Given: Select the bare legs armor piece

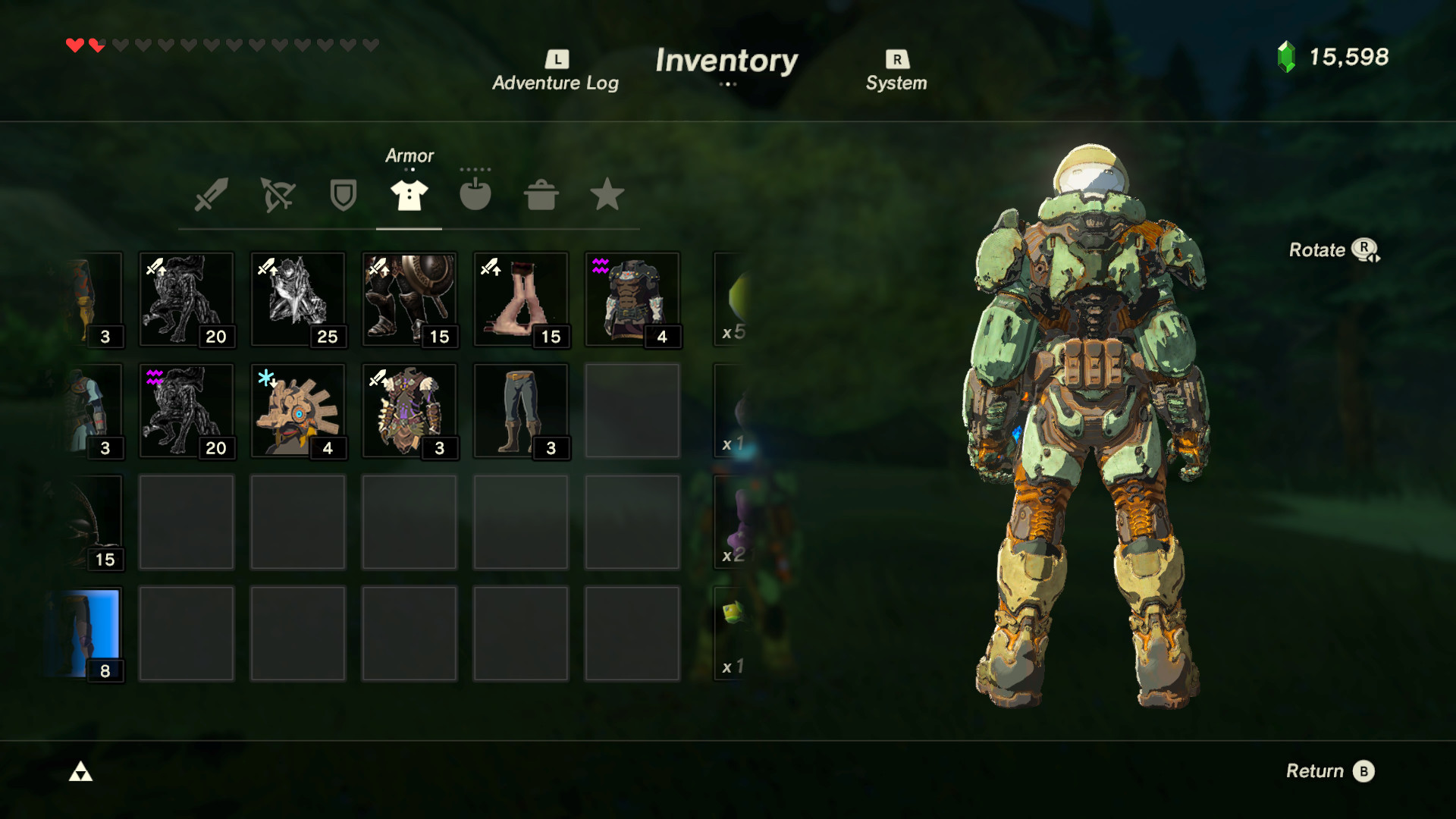Looking at the screenshot, I should tap(521, 299).
